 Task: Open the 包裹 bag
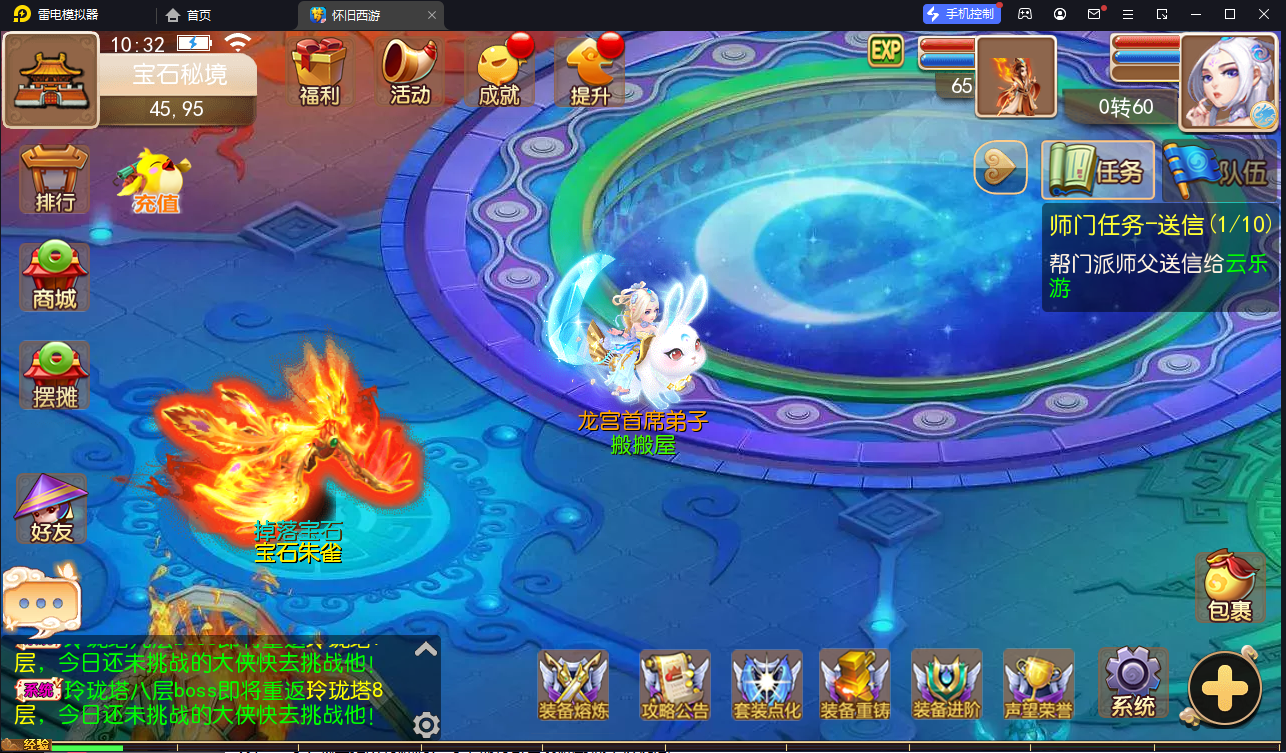pos(1229,587)
